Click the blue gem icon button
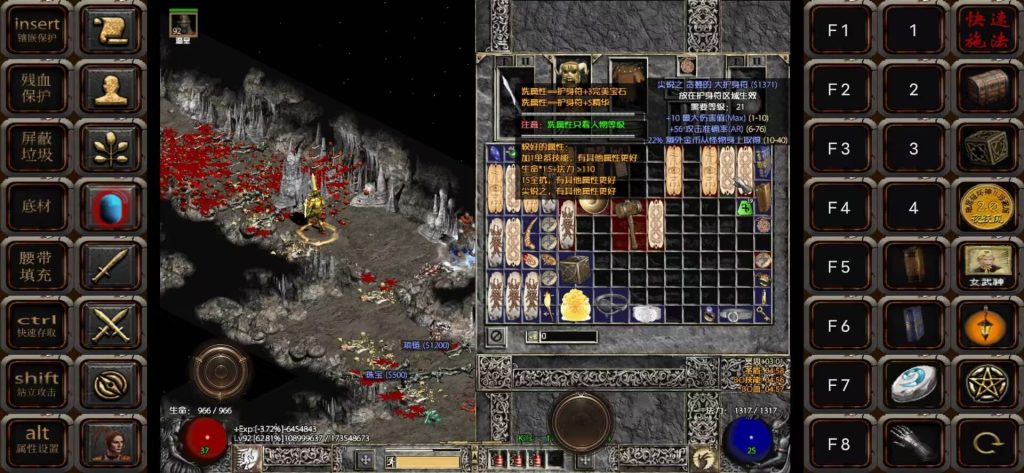 click(x=110, y=206)
